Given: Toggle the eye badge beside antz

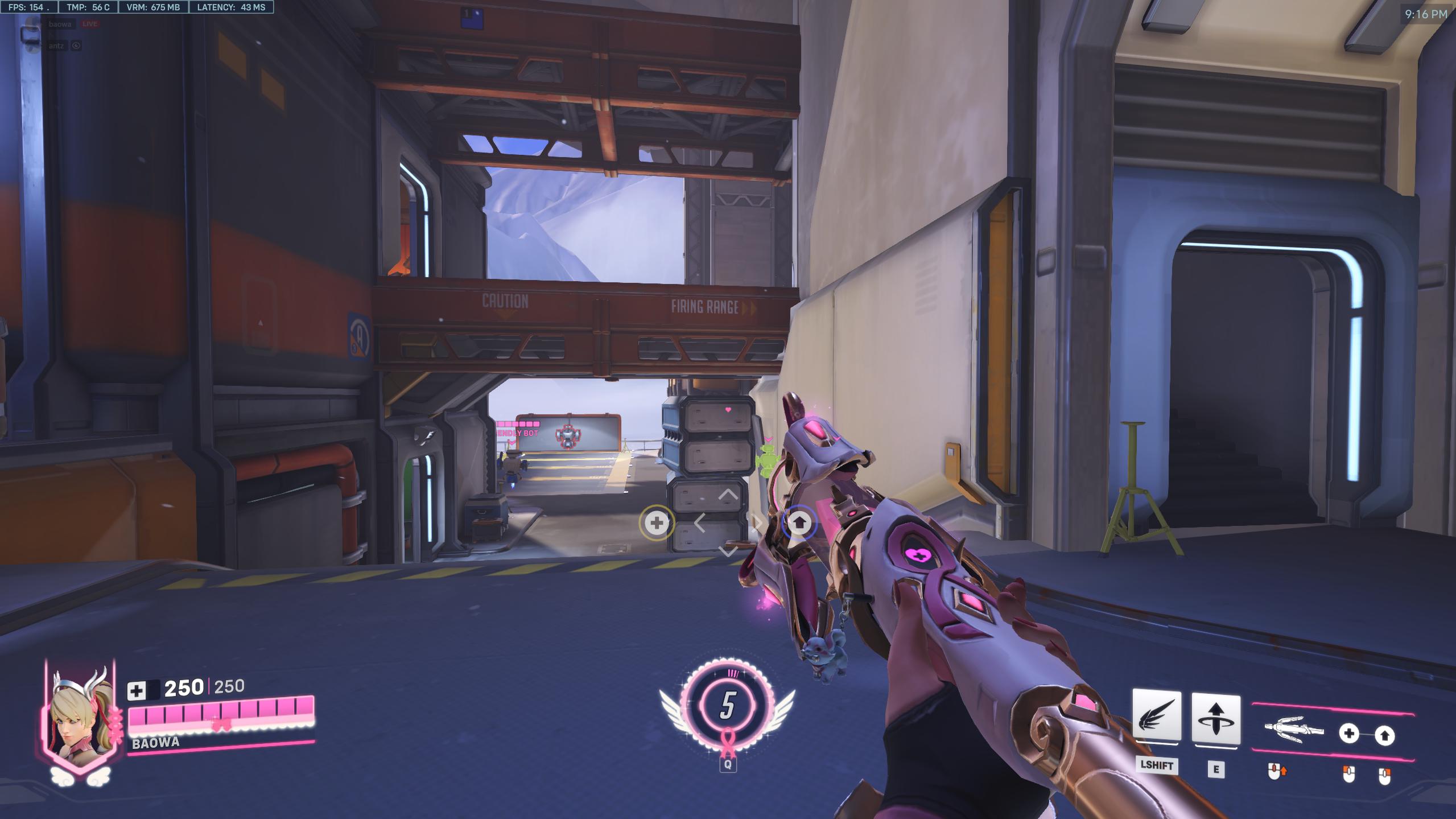Looking at the screenshot, I should [x=76, y=46].
